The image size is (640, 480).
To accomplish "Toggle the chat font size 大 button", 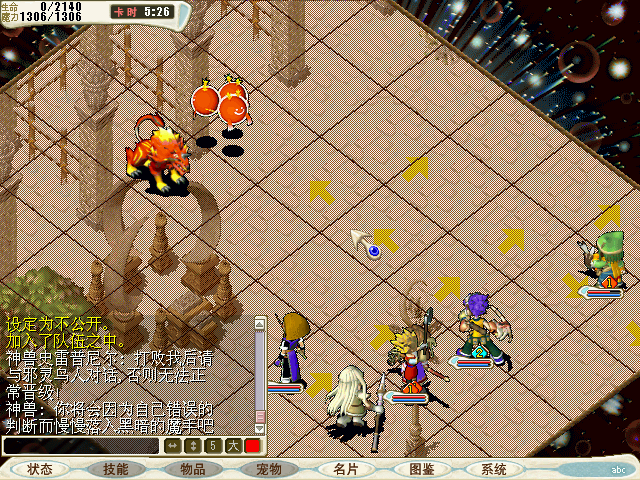I will pos(233,446).
